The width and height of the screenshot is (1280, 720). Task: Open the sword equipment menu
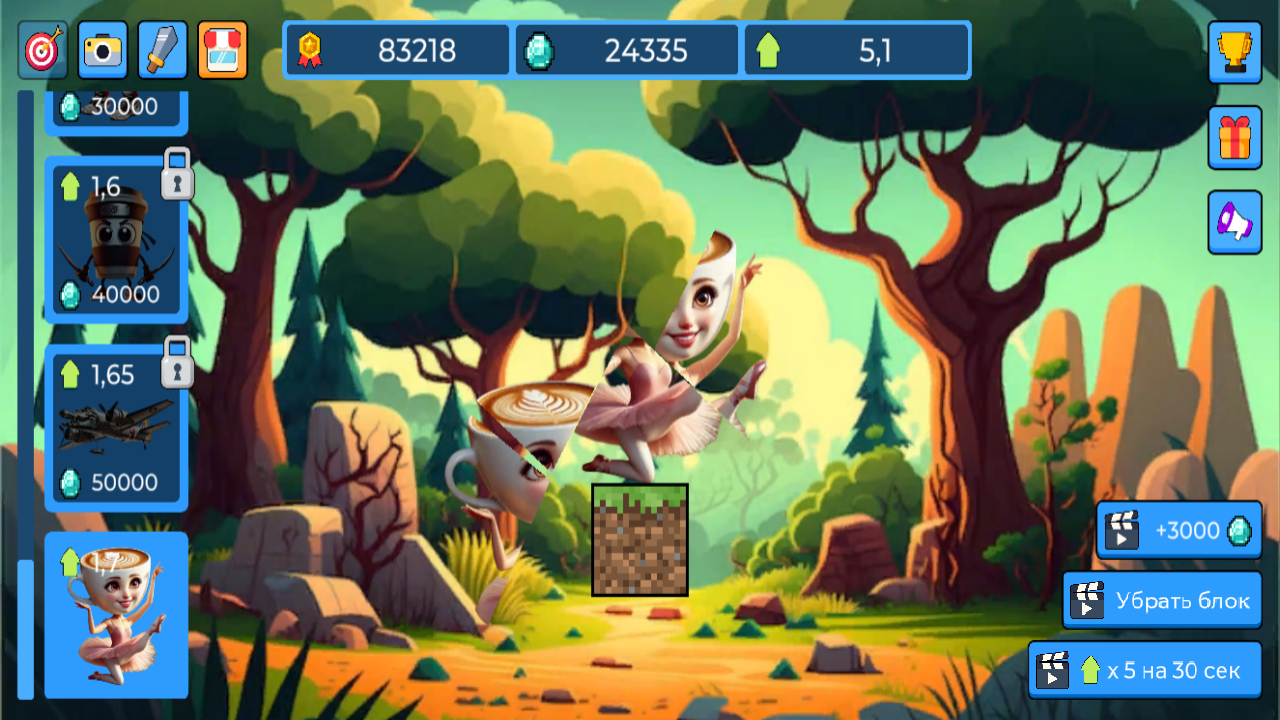click(x=162, y=50)
